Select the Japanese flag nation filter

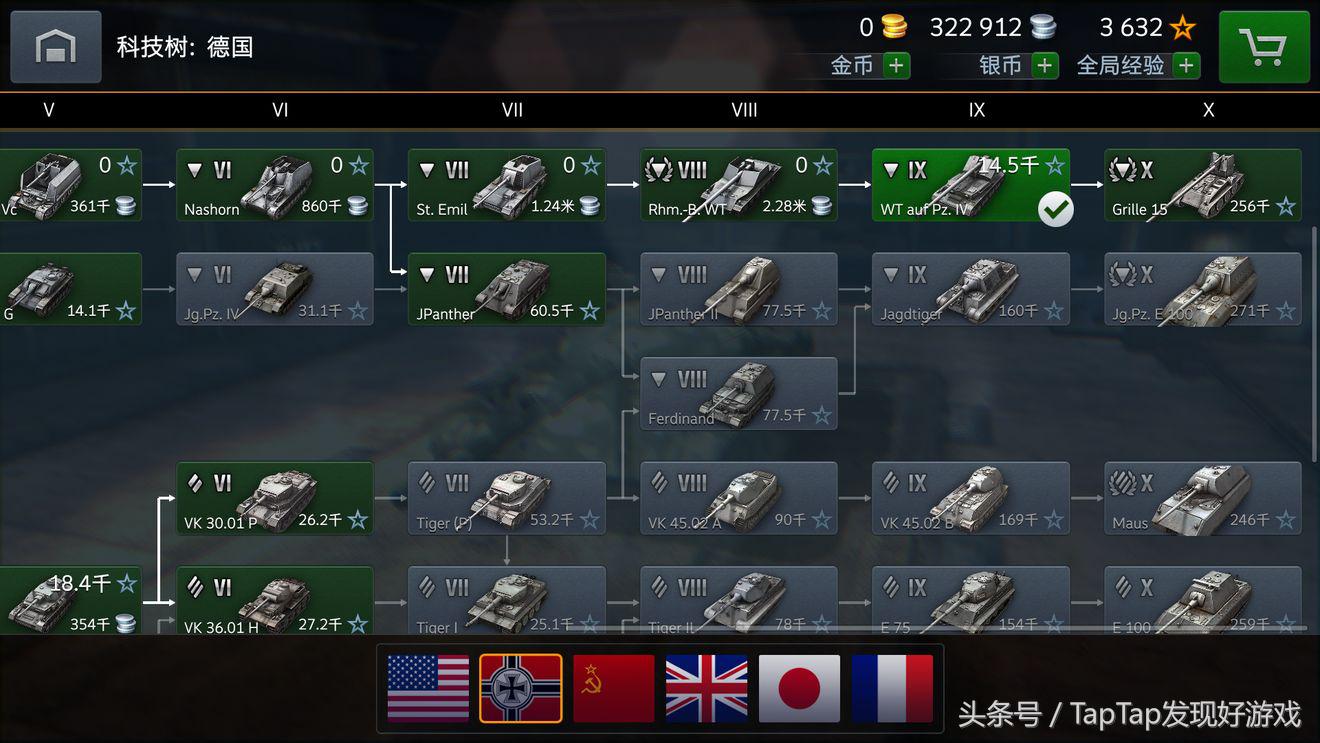799,689
